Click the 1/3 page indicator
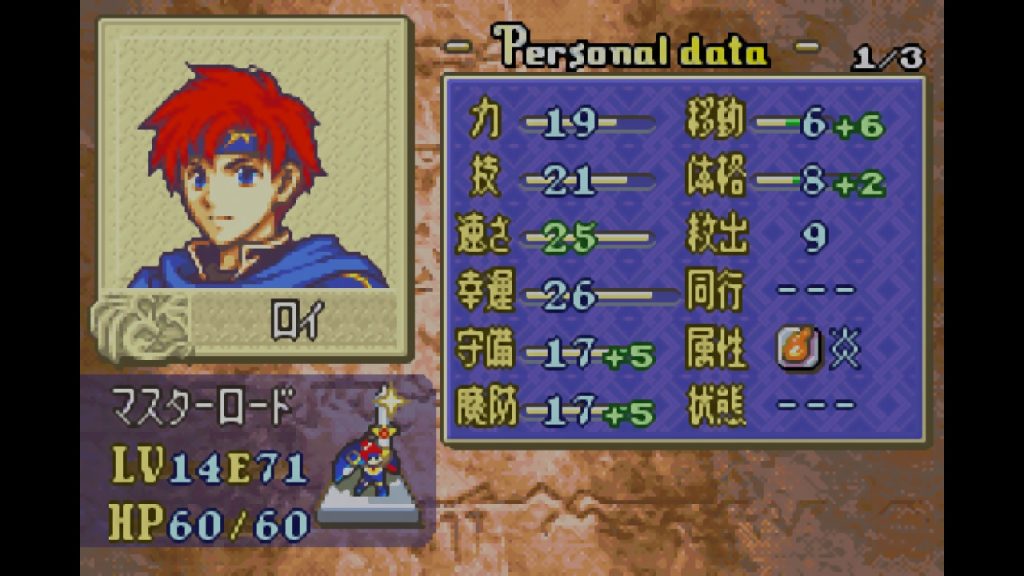The width and height of the screenshot is (1024, 576). coord(888,58)
